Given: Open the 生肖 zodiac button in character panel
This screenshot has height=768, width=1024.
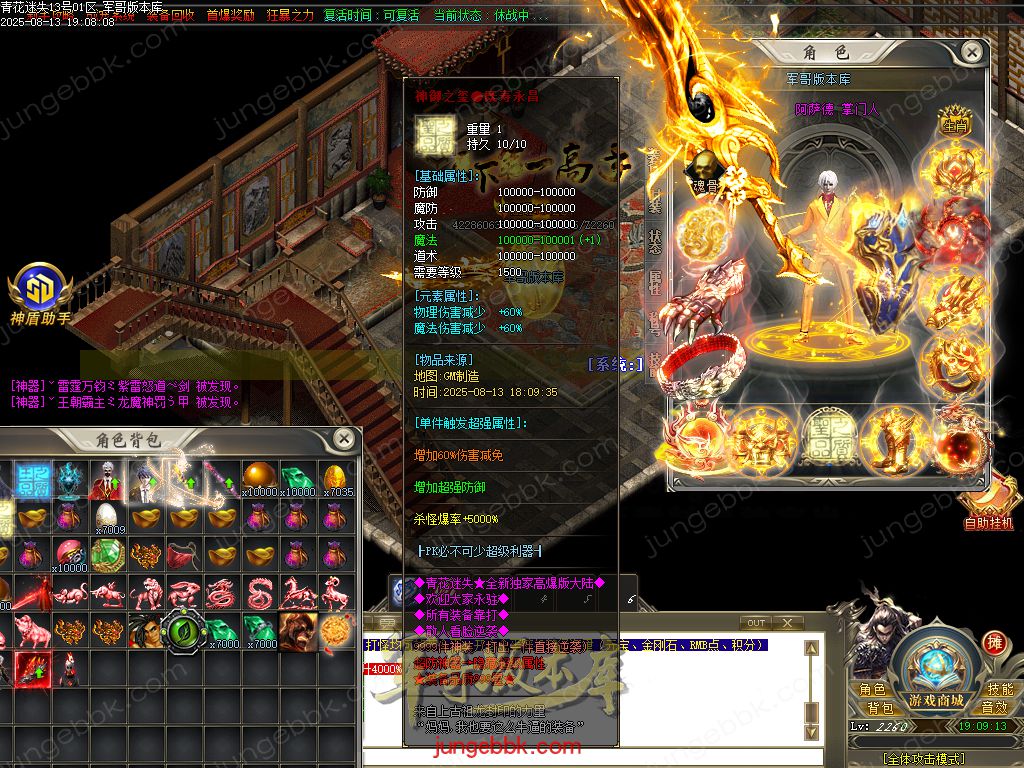Looking at the screenshot, I should click(x=953, y=127).
